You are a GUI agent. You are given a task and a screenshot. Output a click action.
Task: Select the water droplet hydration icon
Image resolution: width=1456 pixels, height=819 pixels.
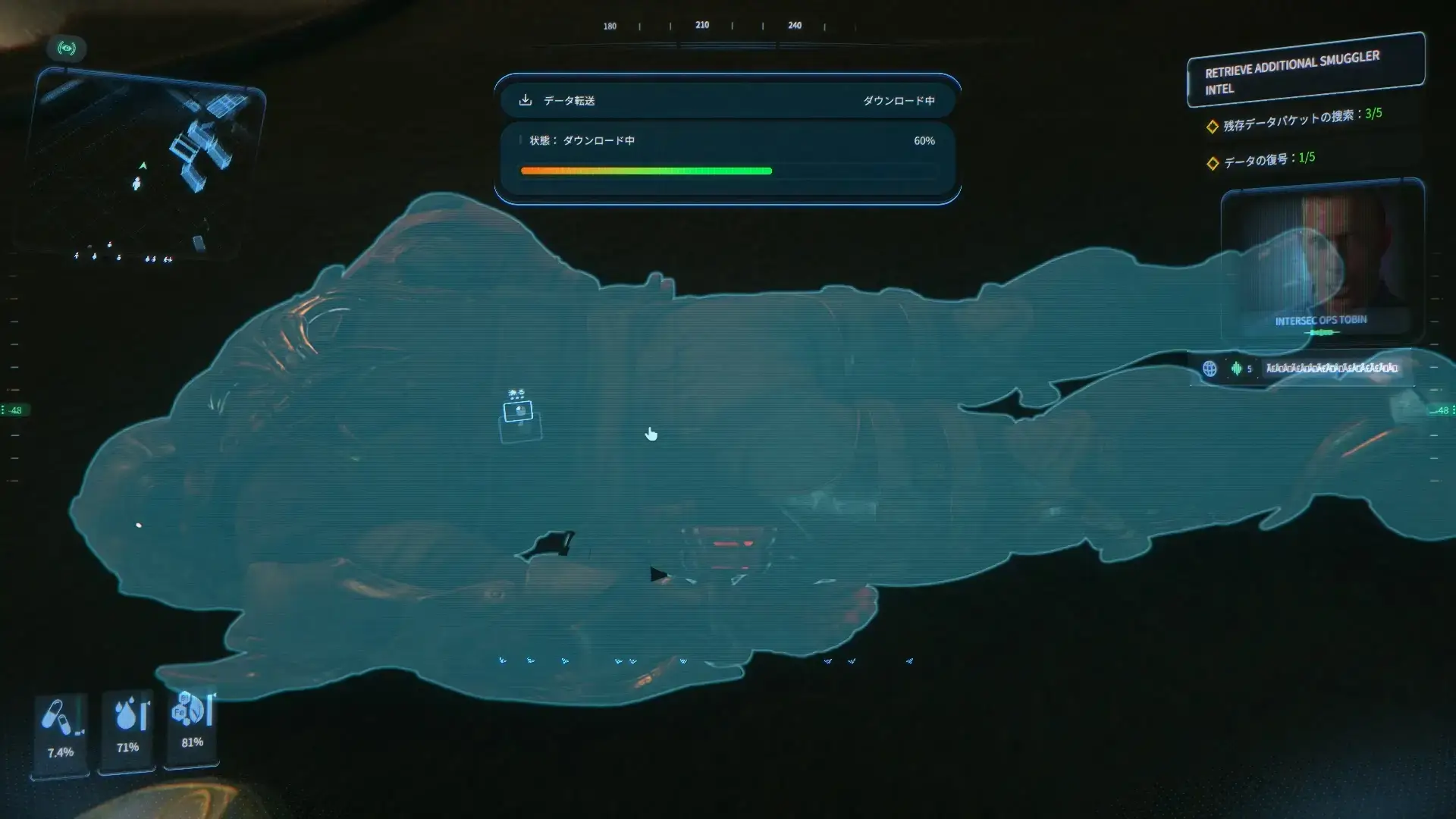[126, 714]
